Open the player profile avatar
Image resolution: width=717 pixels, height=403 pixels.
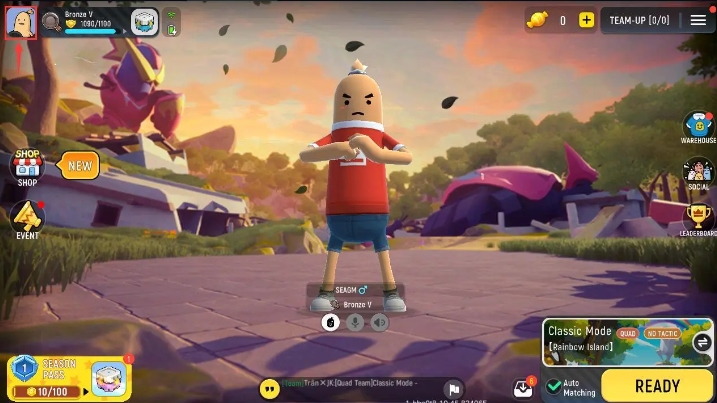[20, 22]
